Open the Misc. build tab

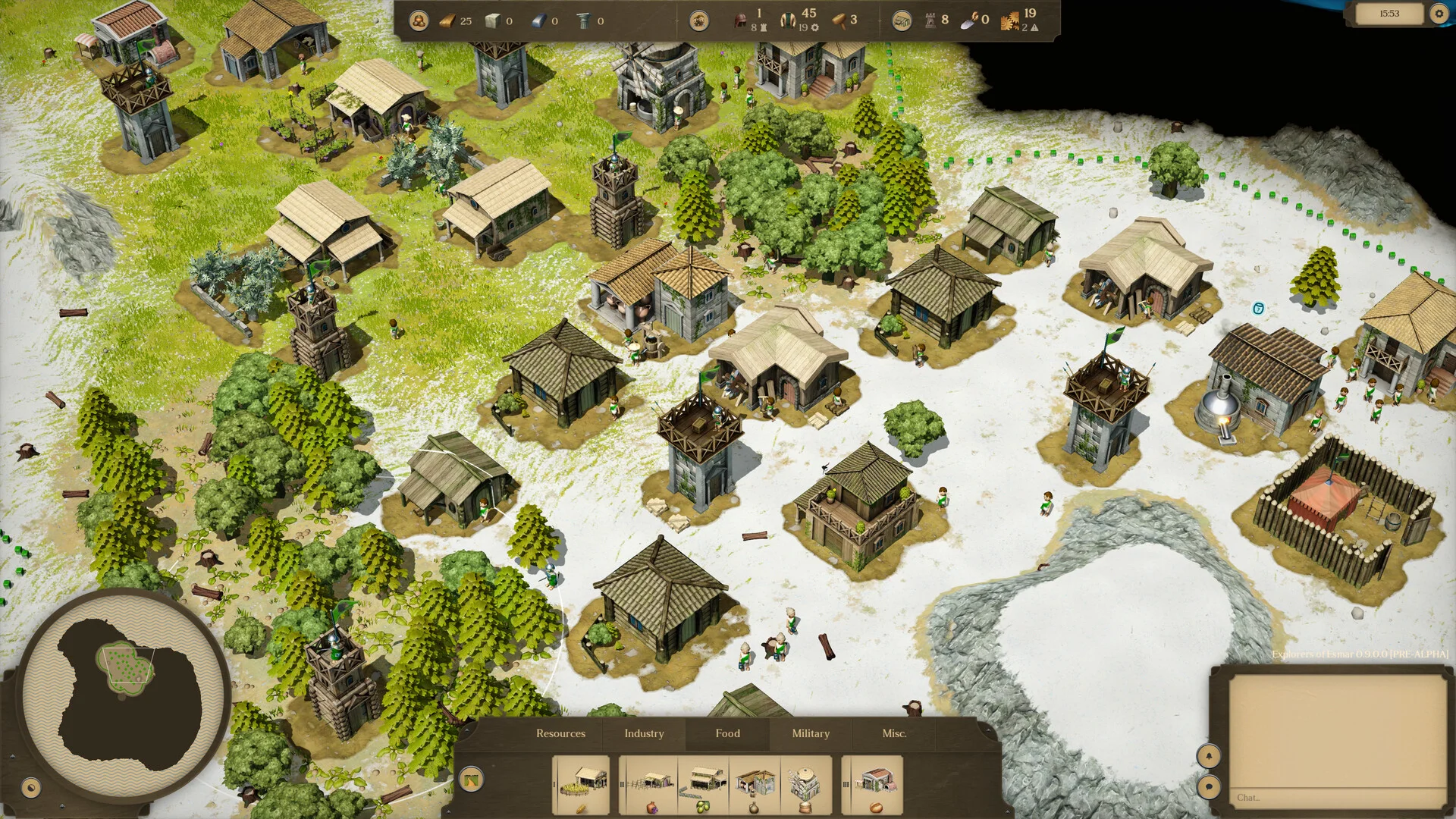[x=894, y=733]
